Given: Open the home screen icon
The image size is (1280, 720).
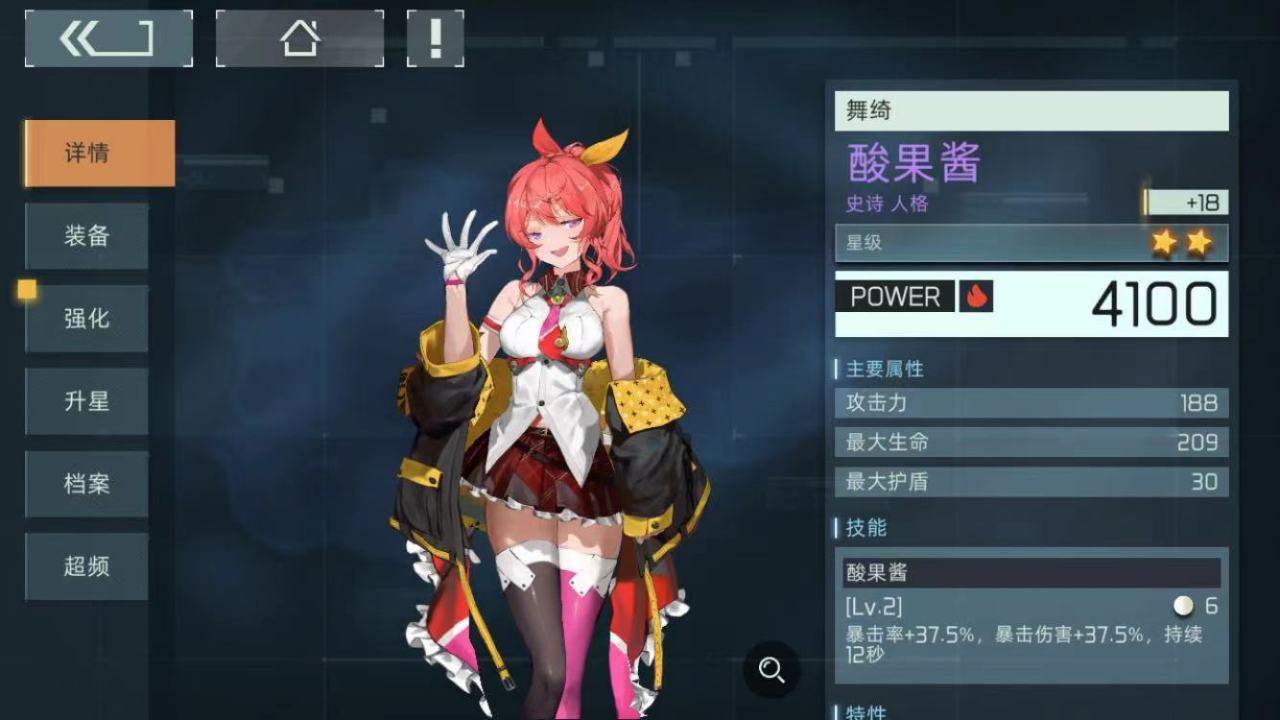Looking at the screenshot, I should tap(297, 37).
